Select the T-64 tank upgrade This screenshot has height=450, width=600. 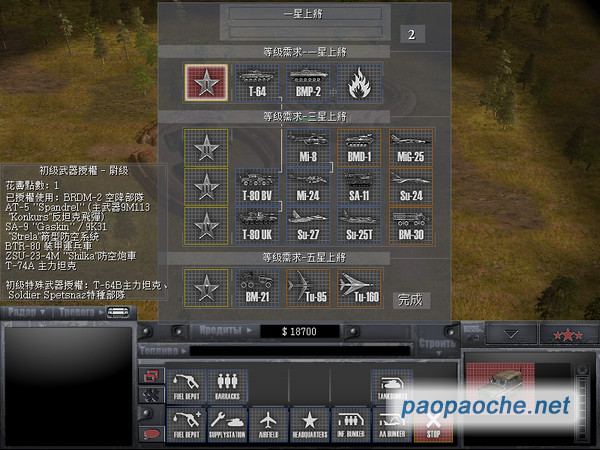[258, 82]
